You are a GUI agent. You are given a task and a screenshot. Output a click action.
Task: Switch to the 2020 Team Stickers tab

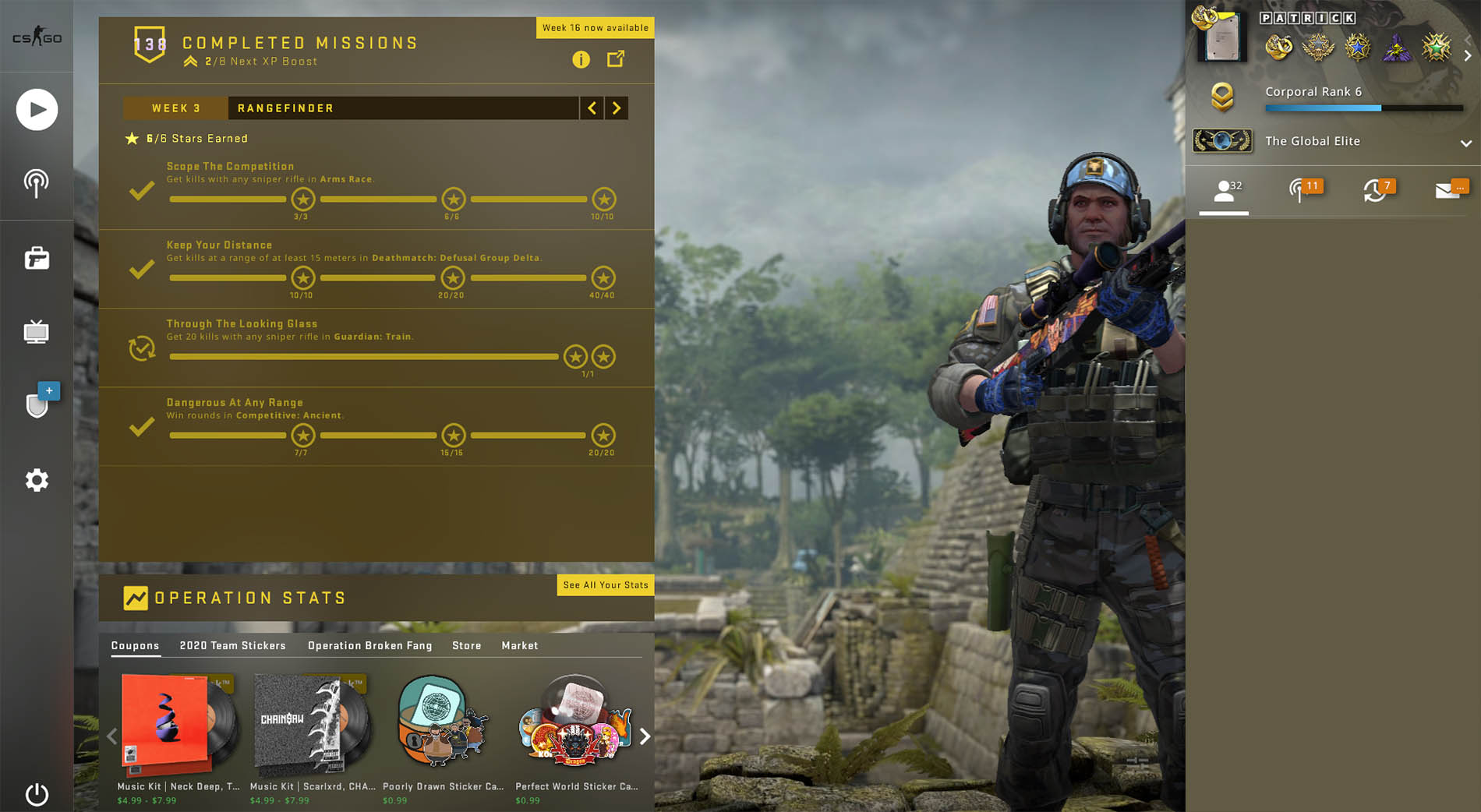[232, 645]
